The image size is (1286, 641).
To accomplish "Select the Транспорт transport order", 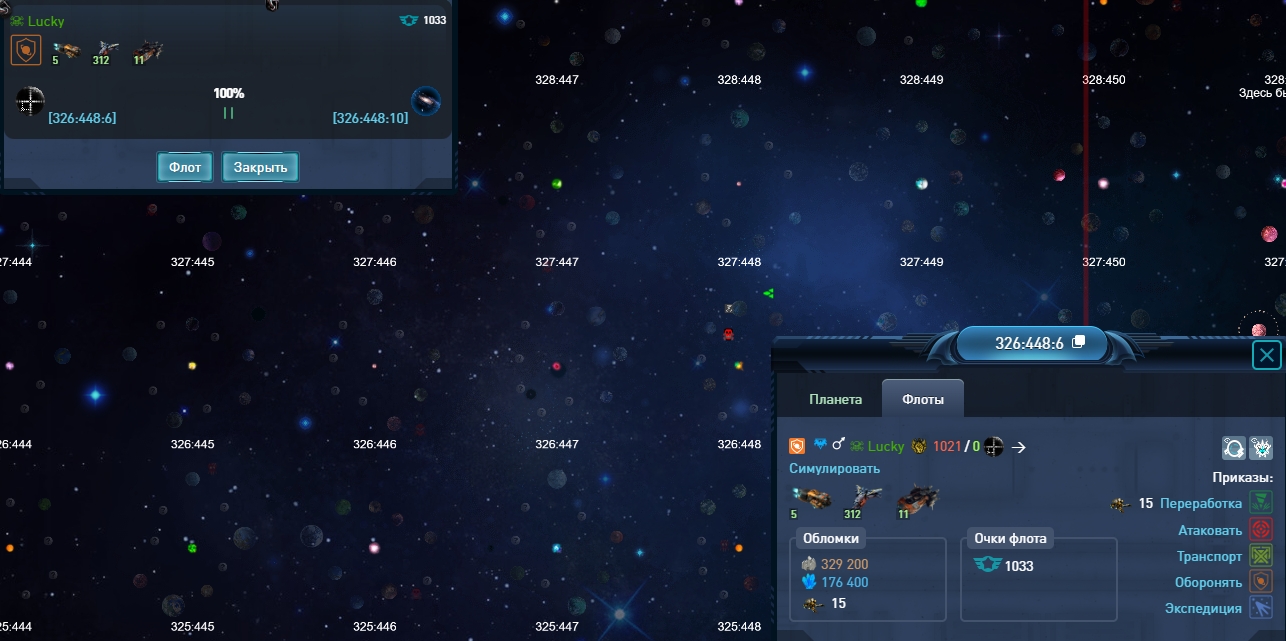I will pyautogui.click(x=1209, y=556).
